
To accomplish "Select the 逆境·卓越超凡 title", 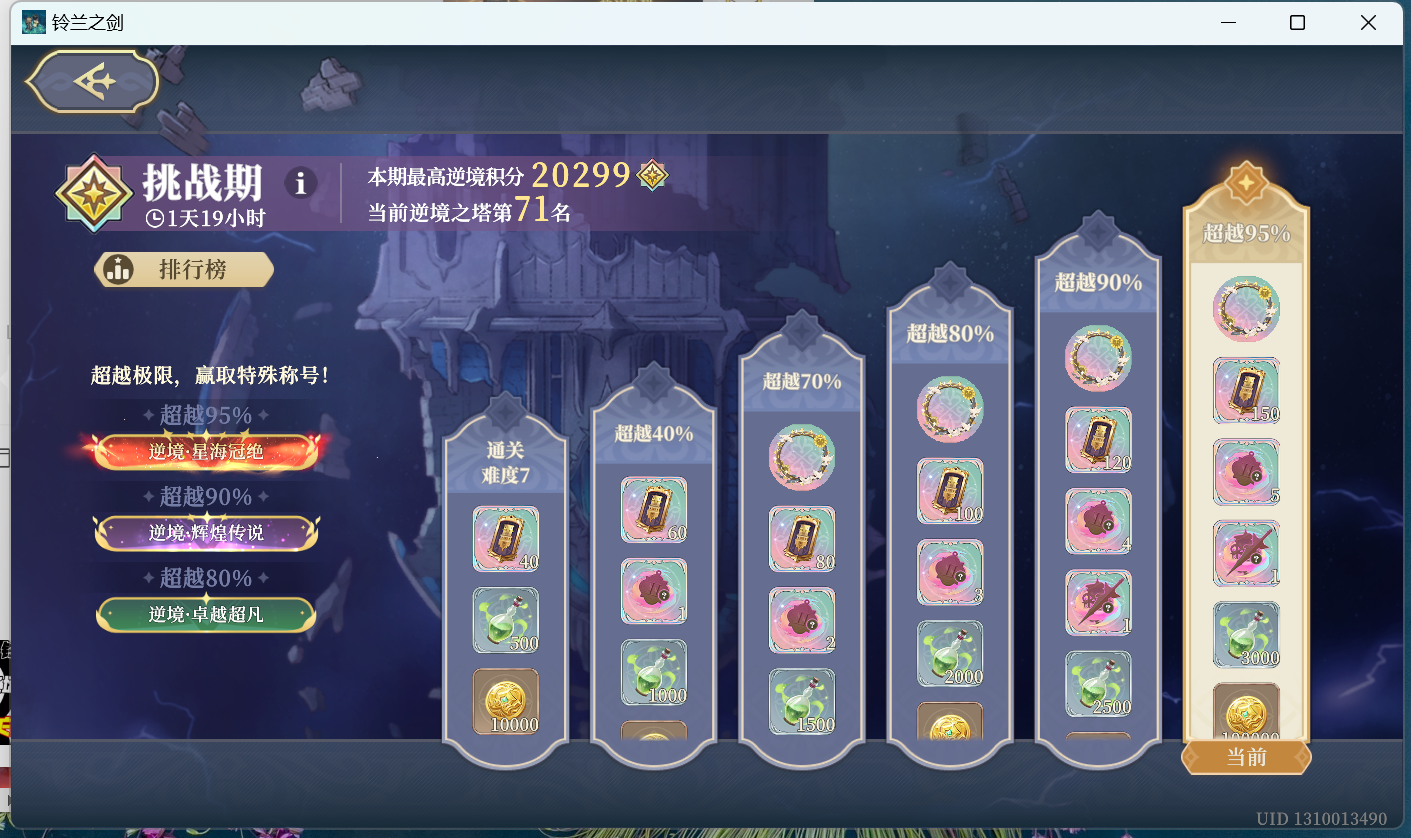I will click(205, 614).
